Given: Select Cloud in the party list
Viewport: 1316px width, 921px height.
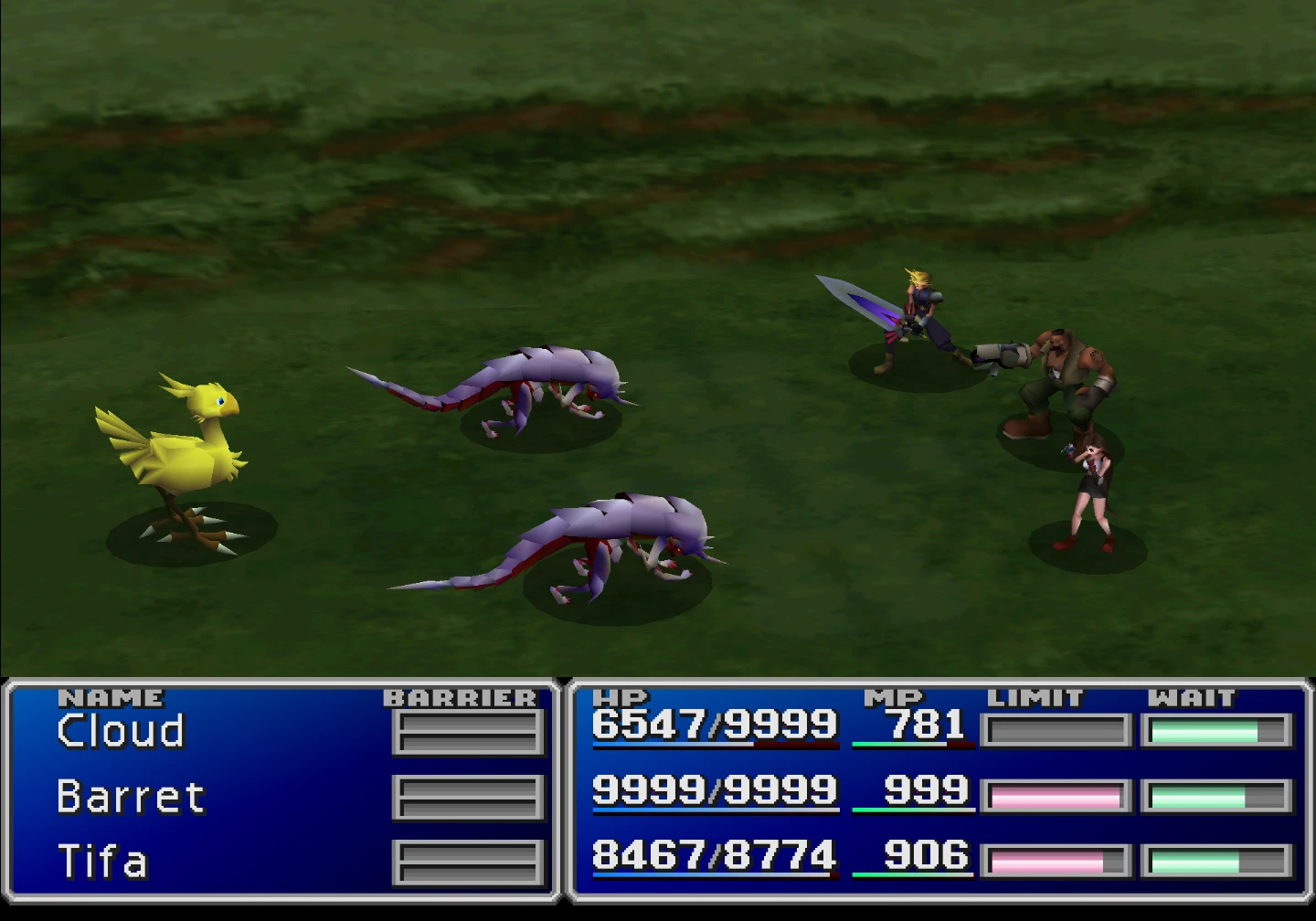Looking at the screenshot, I should (x=121, y=731).
